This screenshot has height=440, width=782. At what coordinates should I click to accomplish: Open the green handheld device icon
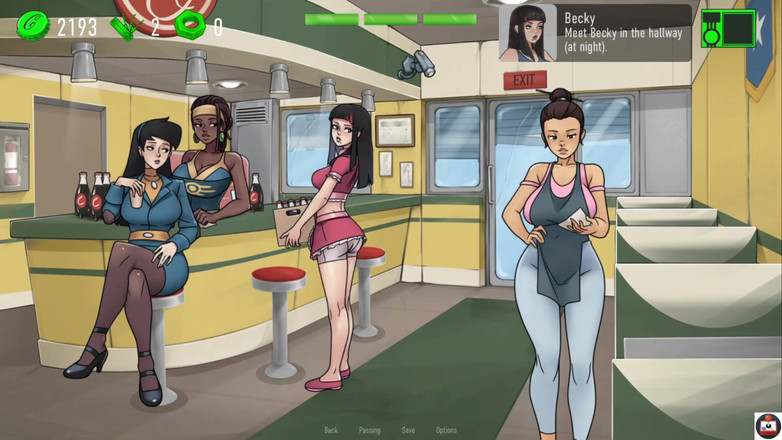click(728, 29)
